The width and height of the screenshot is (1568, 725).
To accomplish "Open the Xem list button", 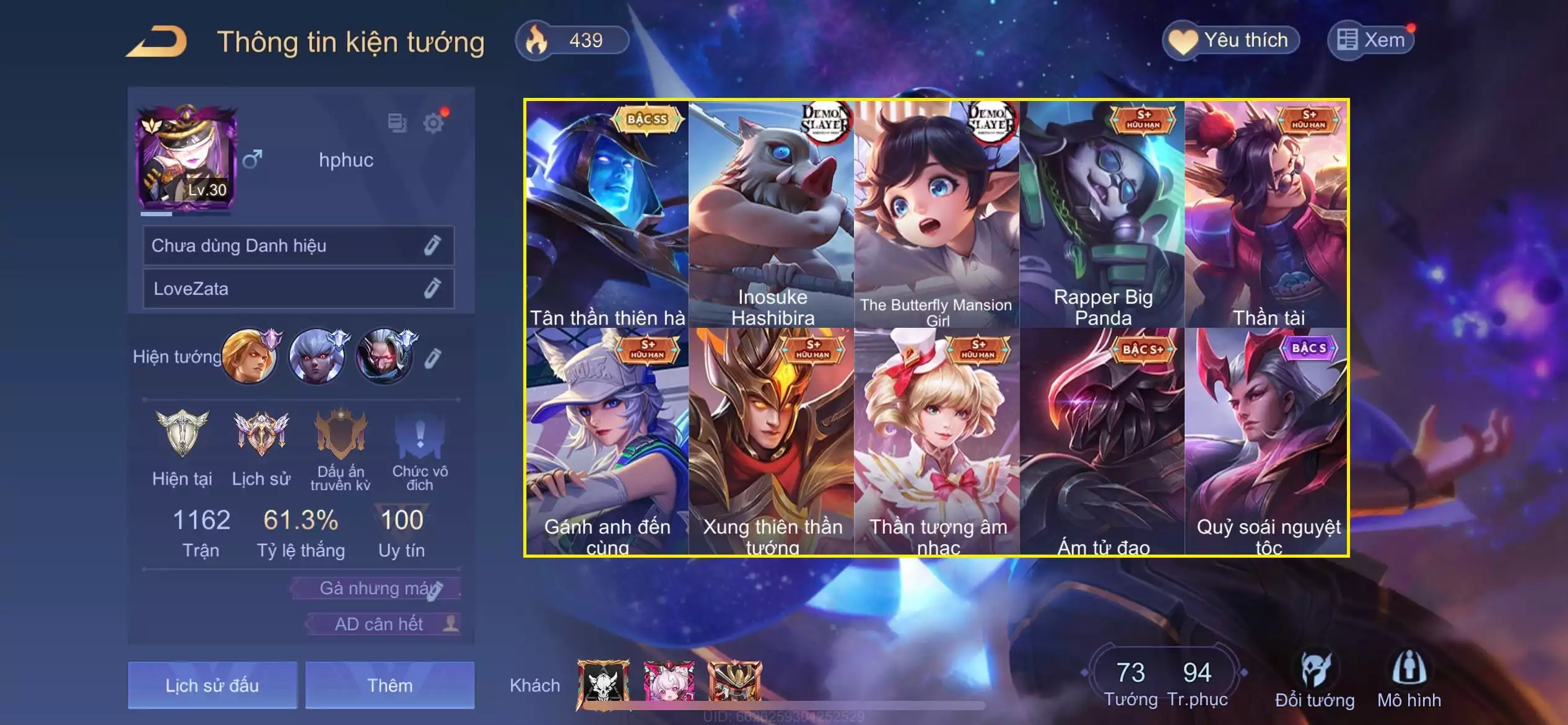I will pyautogui.click(x=1371, y=41).
